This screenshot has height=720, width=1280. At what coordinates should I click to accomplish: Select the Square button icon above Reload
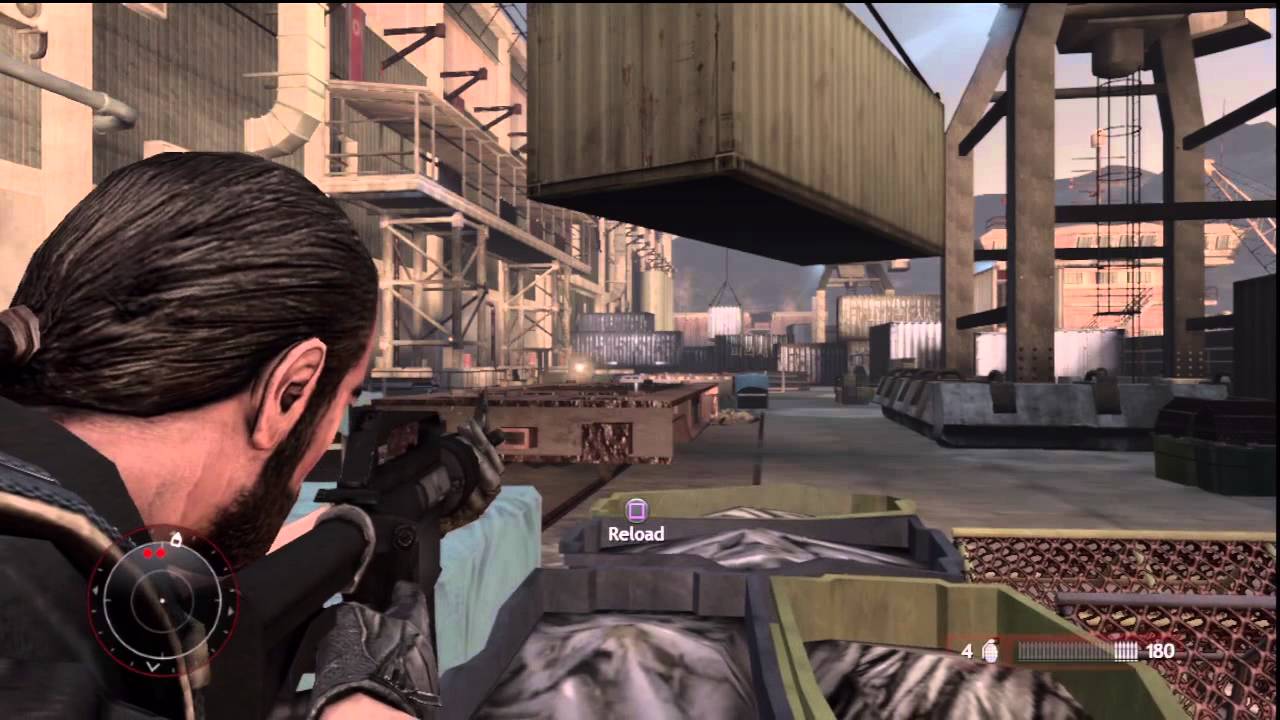tap(637, 510)
